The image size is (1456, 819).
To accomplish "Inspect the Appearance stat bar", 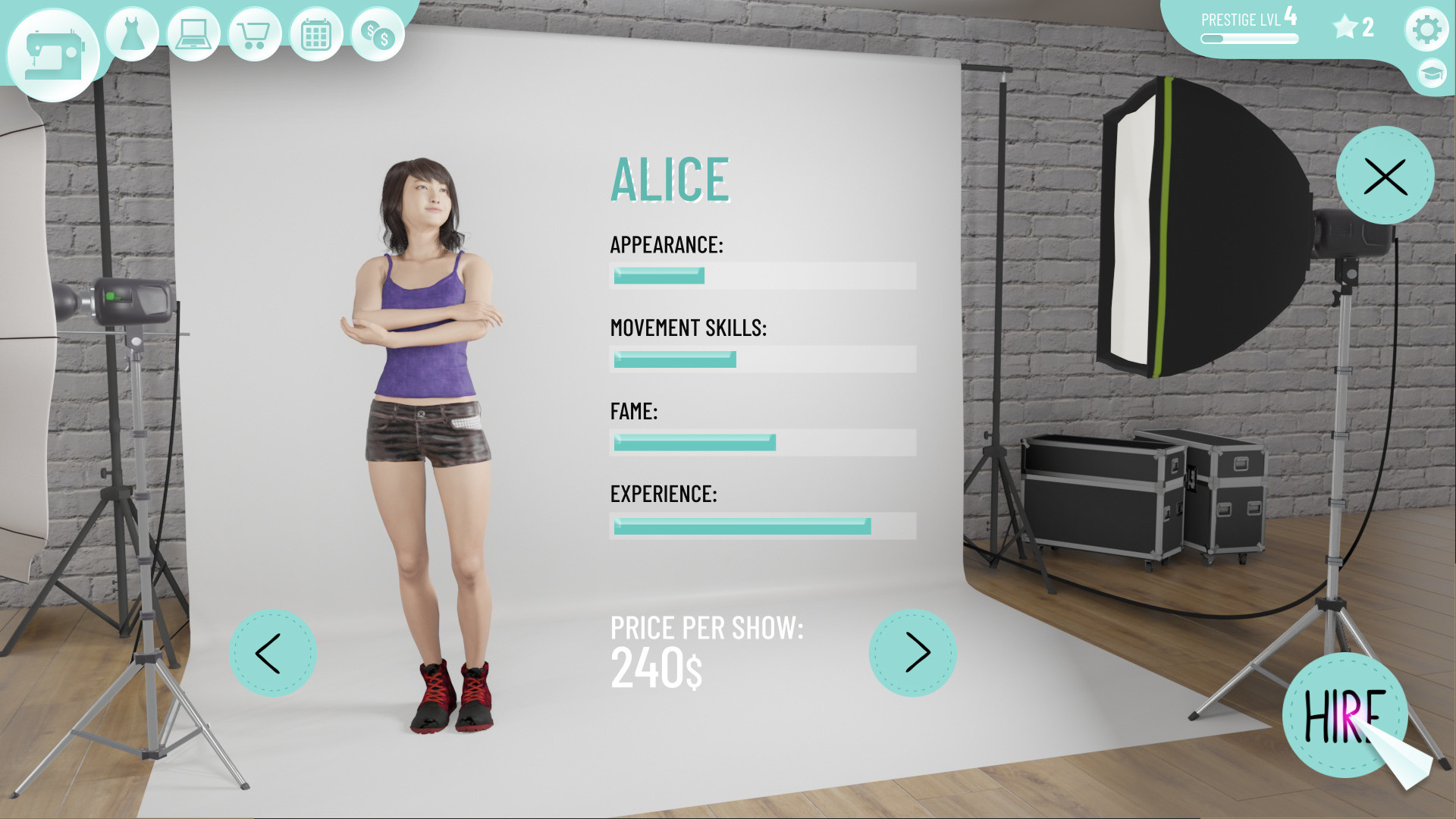I will click(x=763, y=276).
